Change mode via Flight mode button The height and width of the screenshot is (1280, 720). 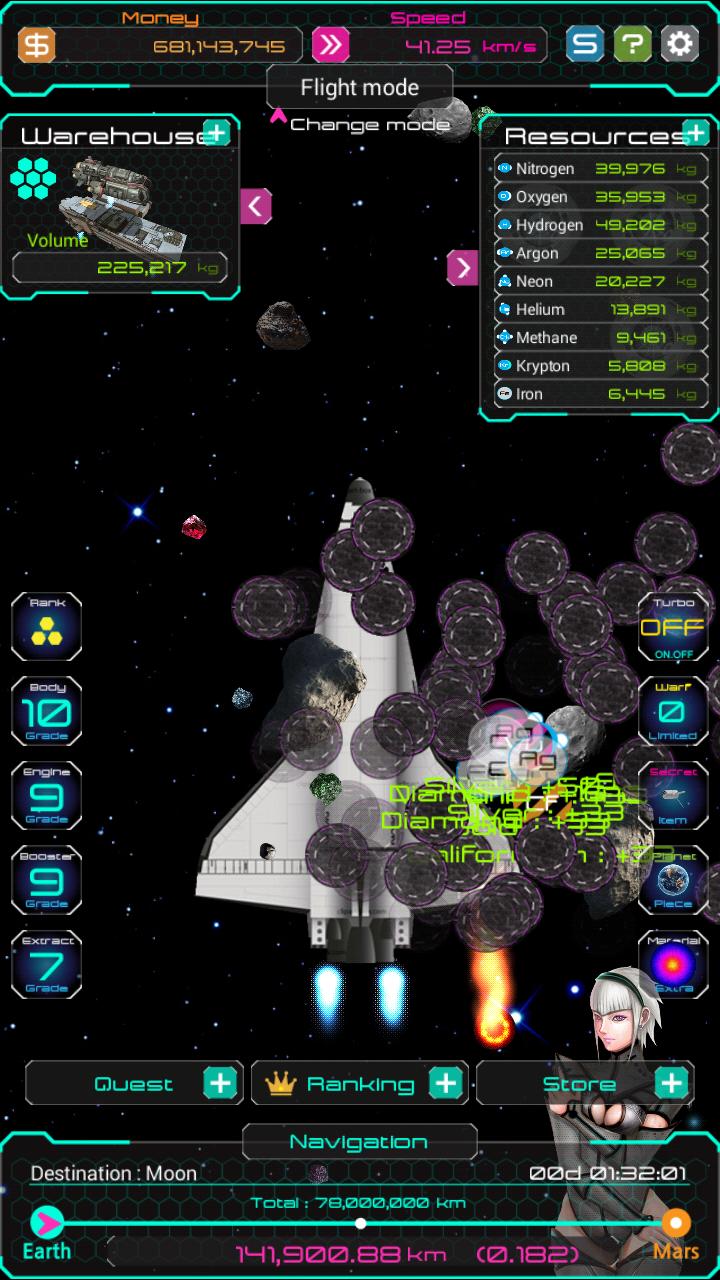tap(359, 88)
